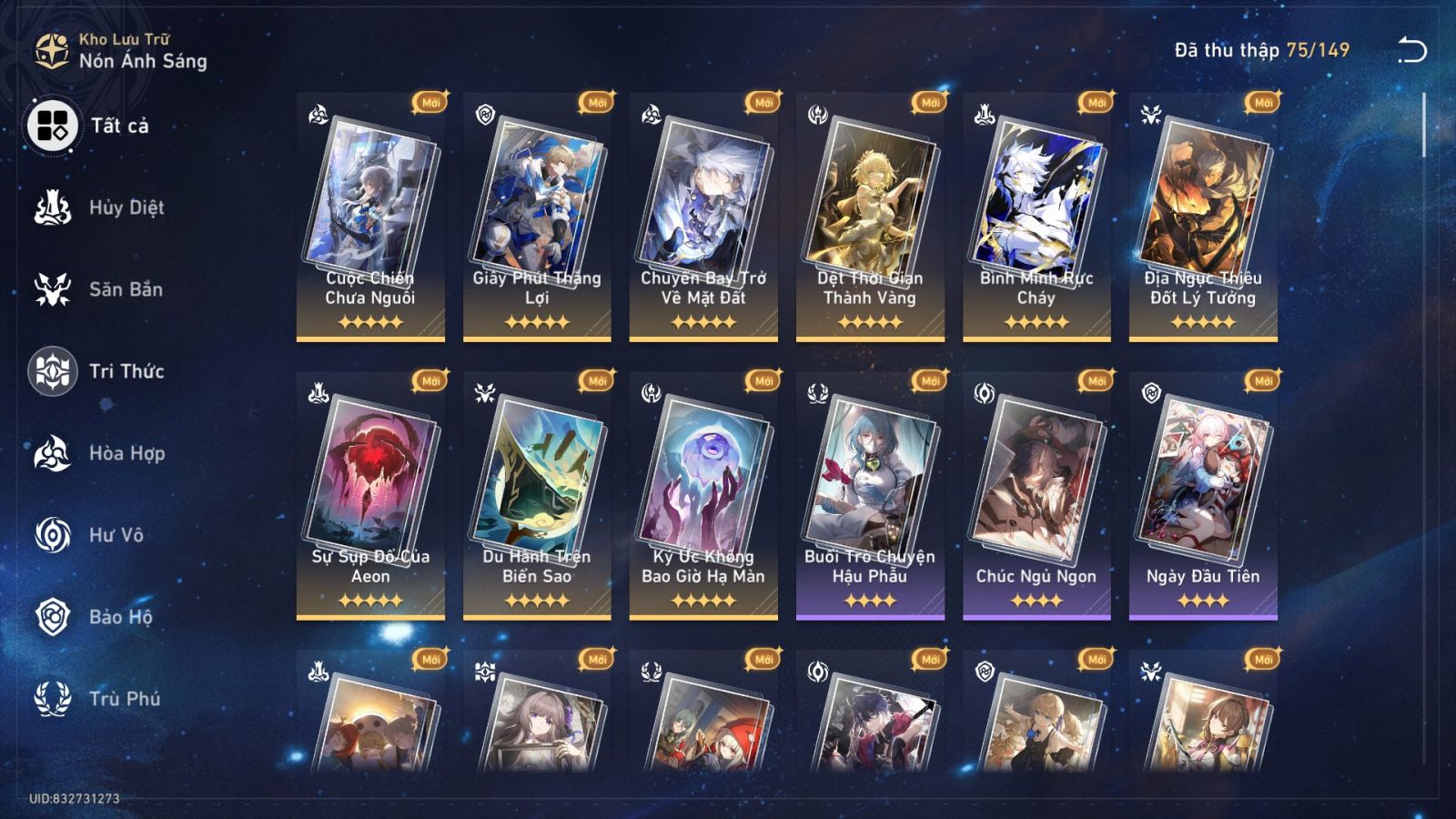Screen dimensions: 1456x819
Task: Click the Đã thu thập 75/149 counter
Action: click(1259, 52)
